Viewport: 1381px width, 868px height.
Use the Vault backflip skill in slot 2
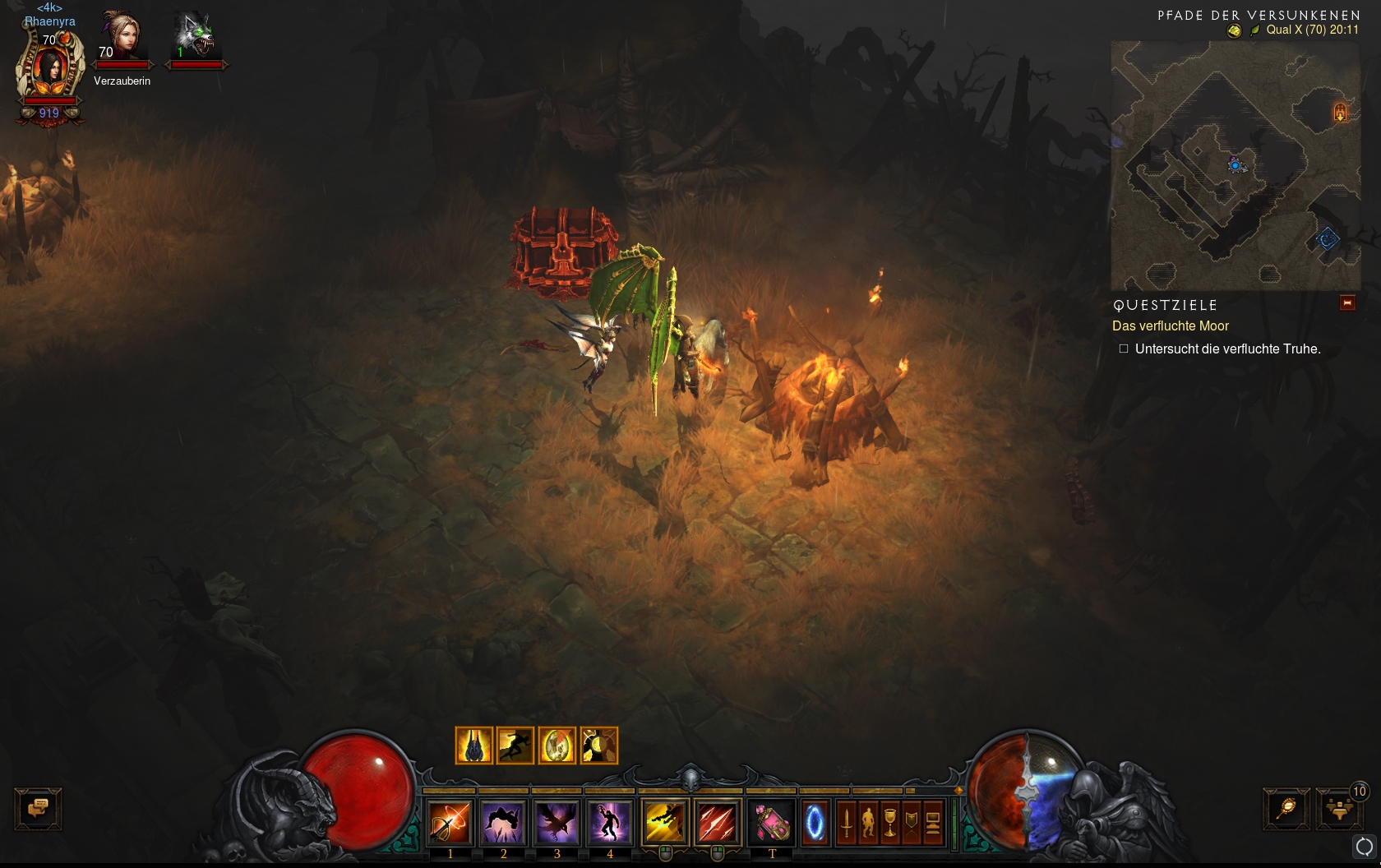(503, 821)
